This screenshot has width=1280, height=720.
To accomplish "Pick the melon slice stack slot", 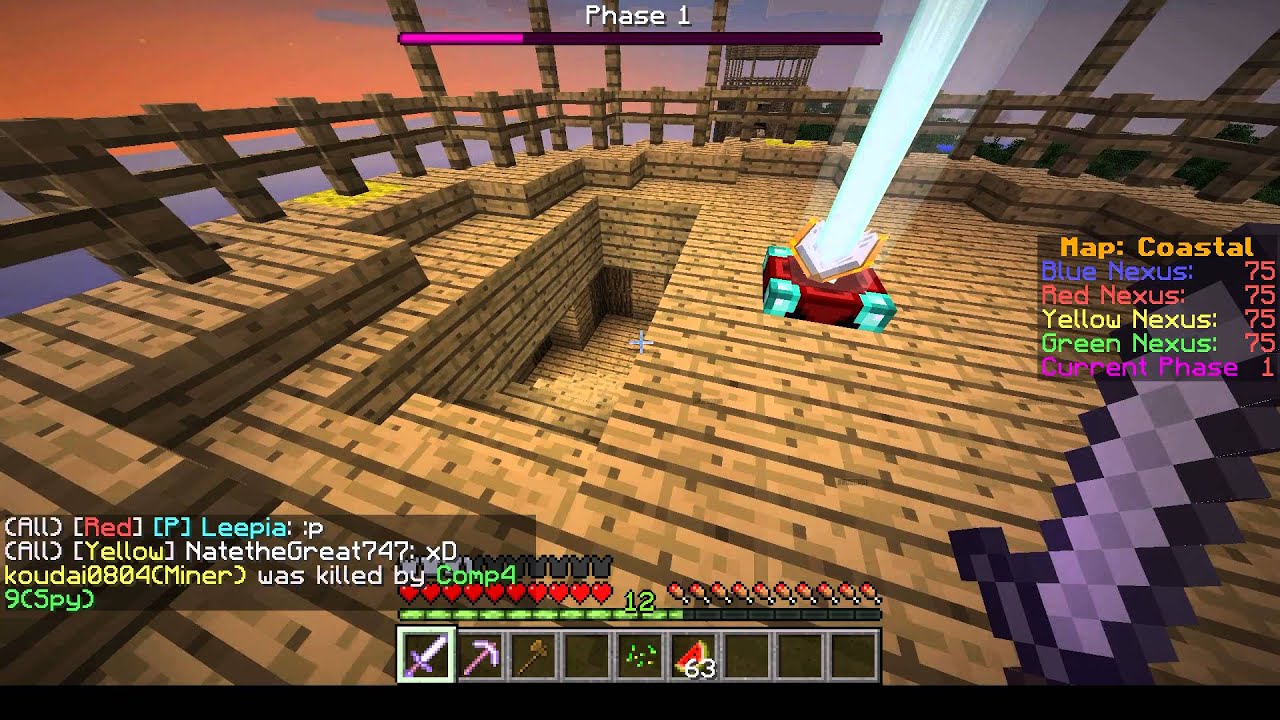I will tap(692, 656).
